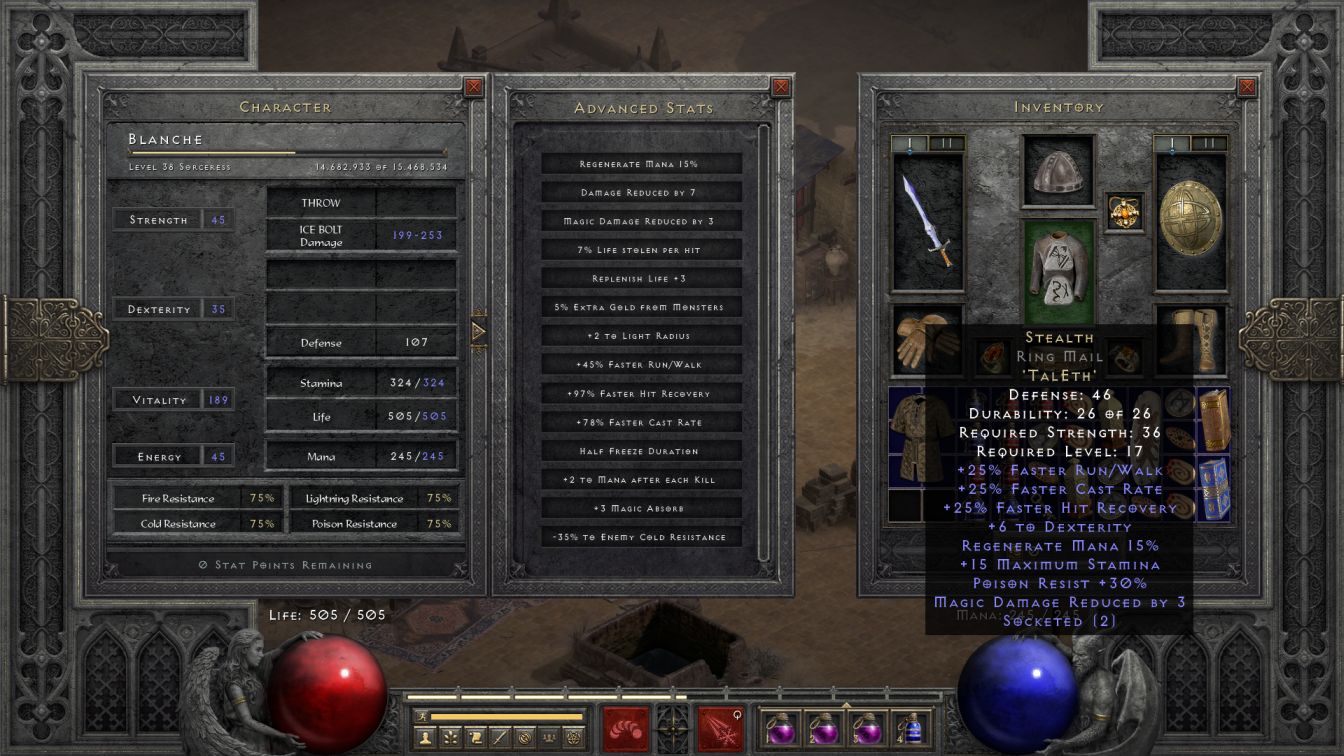Close the Advanced Stats panel
The height and width of the screenshot is (756, 1344).
782,87
